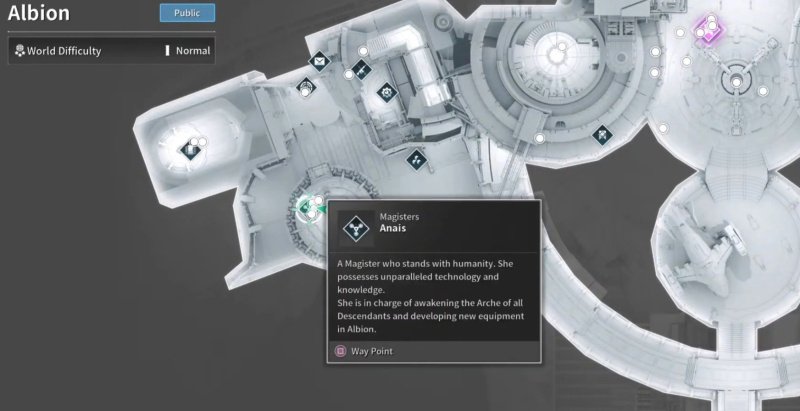Select the gear-symbol map marker
The height and width of the screenshot is (411, 800).
(x=386, y=93)
